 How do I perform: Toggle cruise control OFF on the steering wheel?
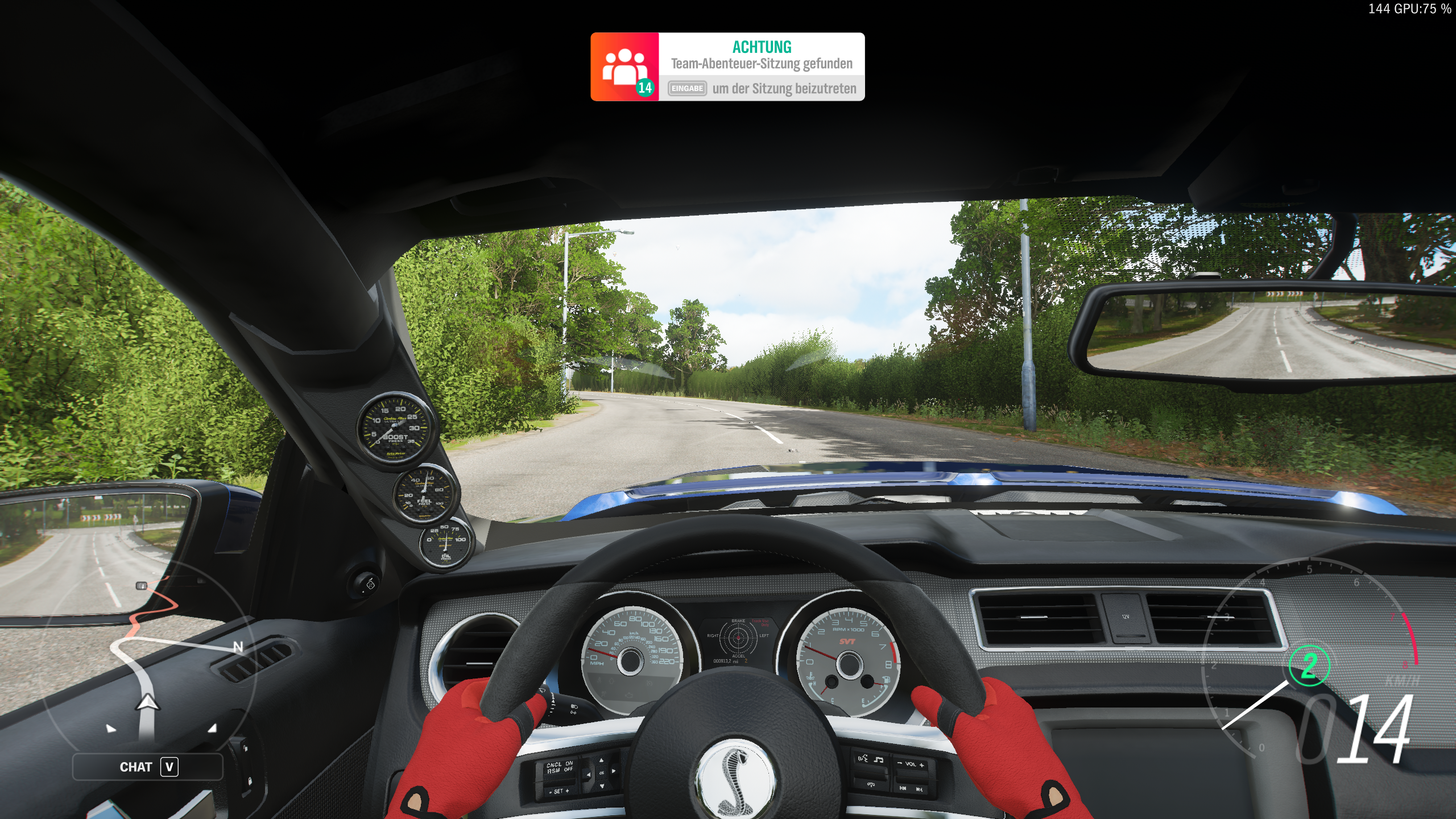(x=568, y=771)
